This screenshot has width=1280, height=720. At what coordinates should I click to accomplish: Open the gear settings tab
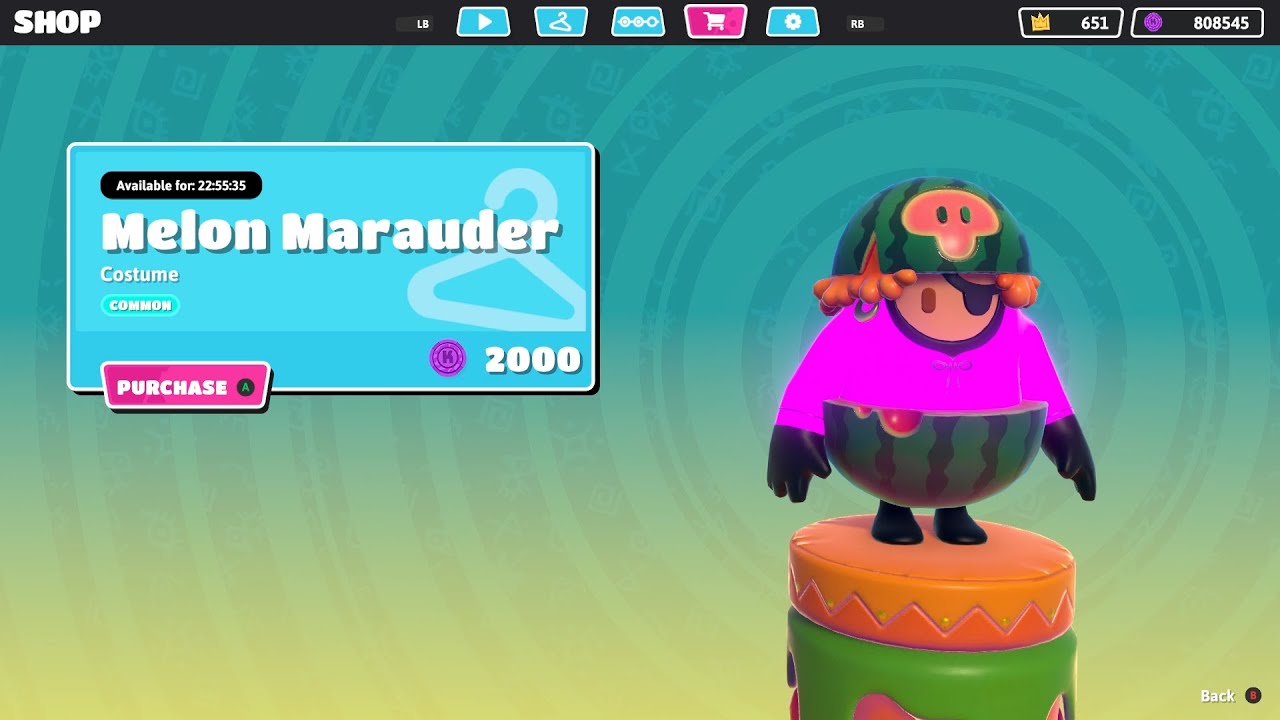tap(793, 22)
